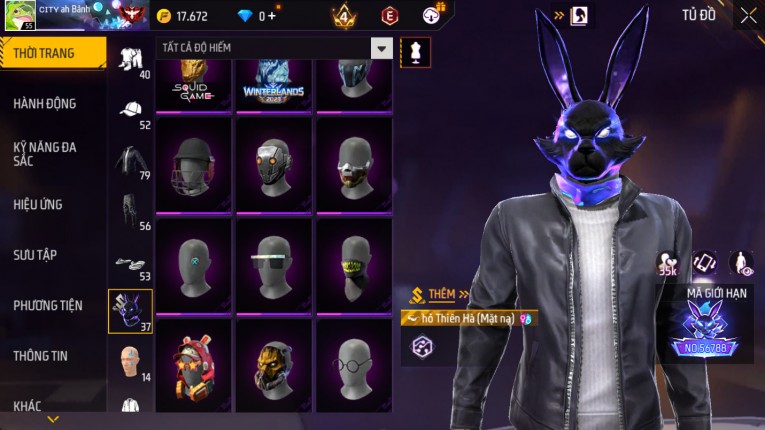This screenshot has height=430, width=765.
Task: Select the KỸ NĂNG ĐA SẮC tab
Action: pyautogui.click(x=45, y=153)
